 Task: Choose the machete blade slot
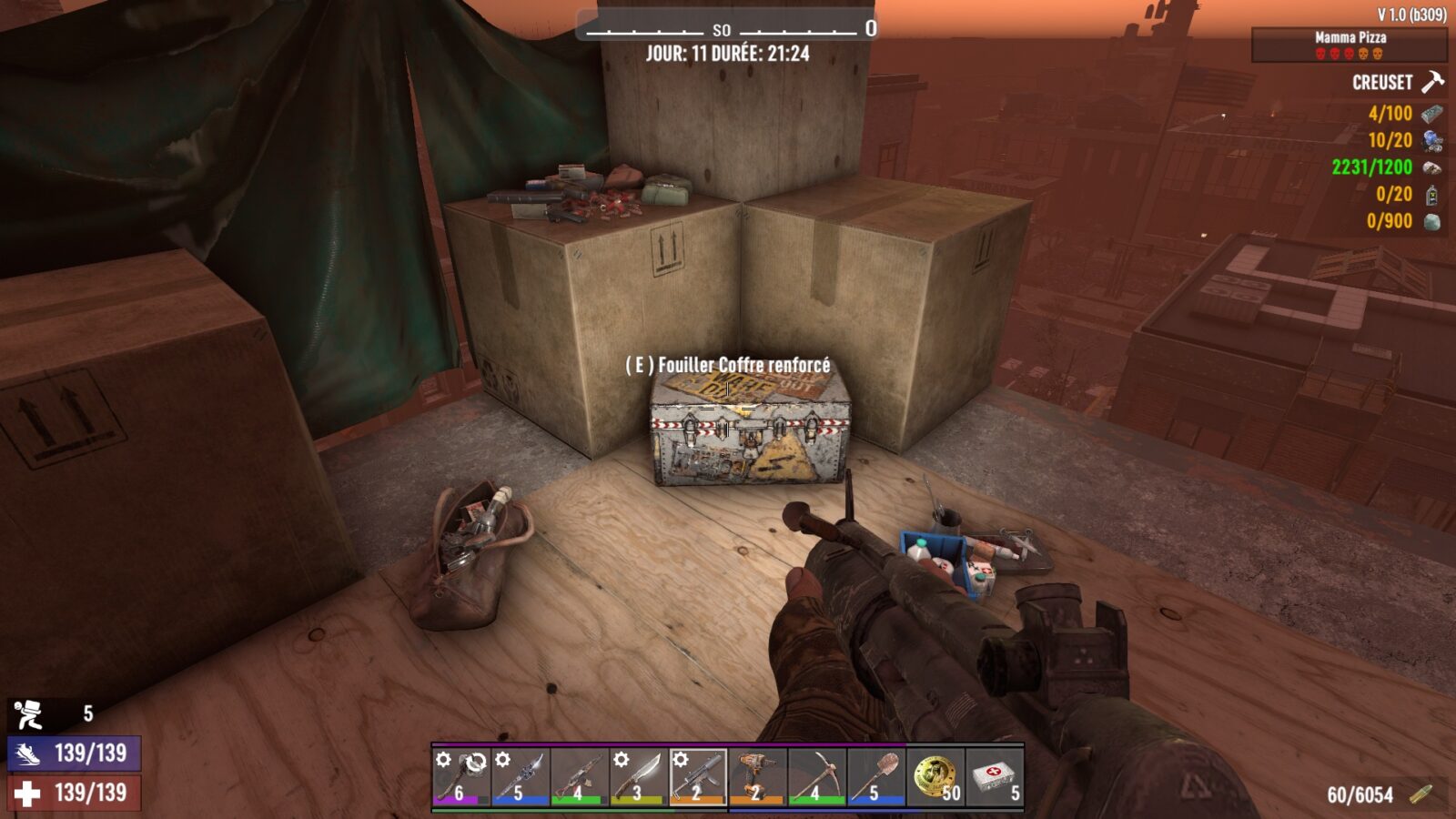[638, 776]
